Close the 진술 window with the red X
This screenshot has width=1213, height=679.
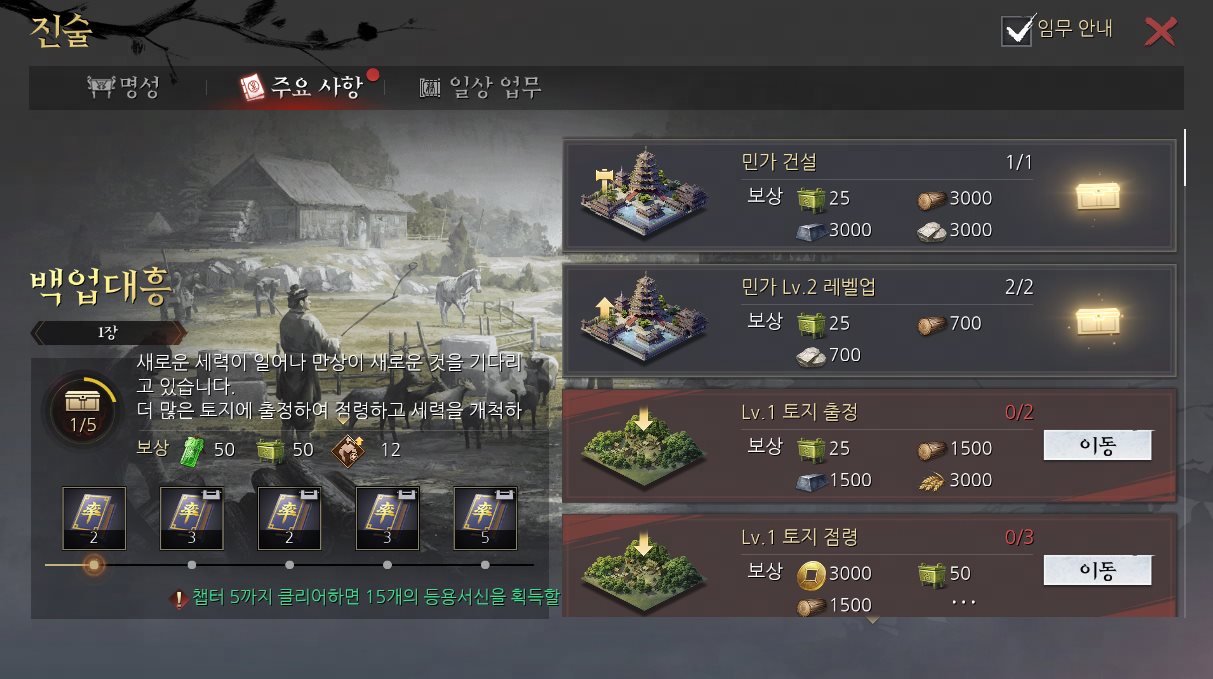tap(1160, 32)
